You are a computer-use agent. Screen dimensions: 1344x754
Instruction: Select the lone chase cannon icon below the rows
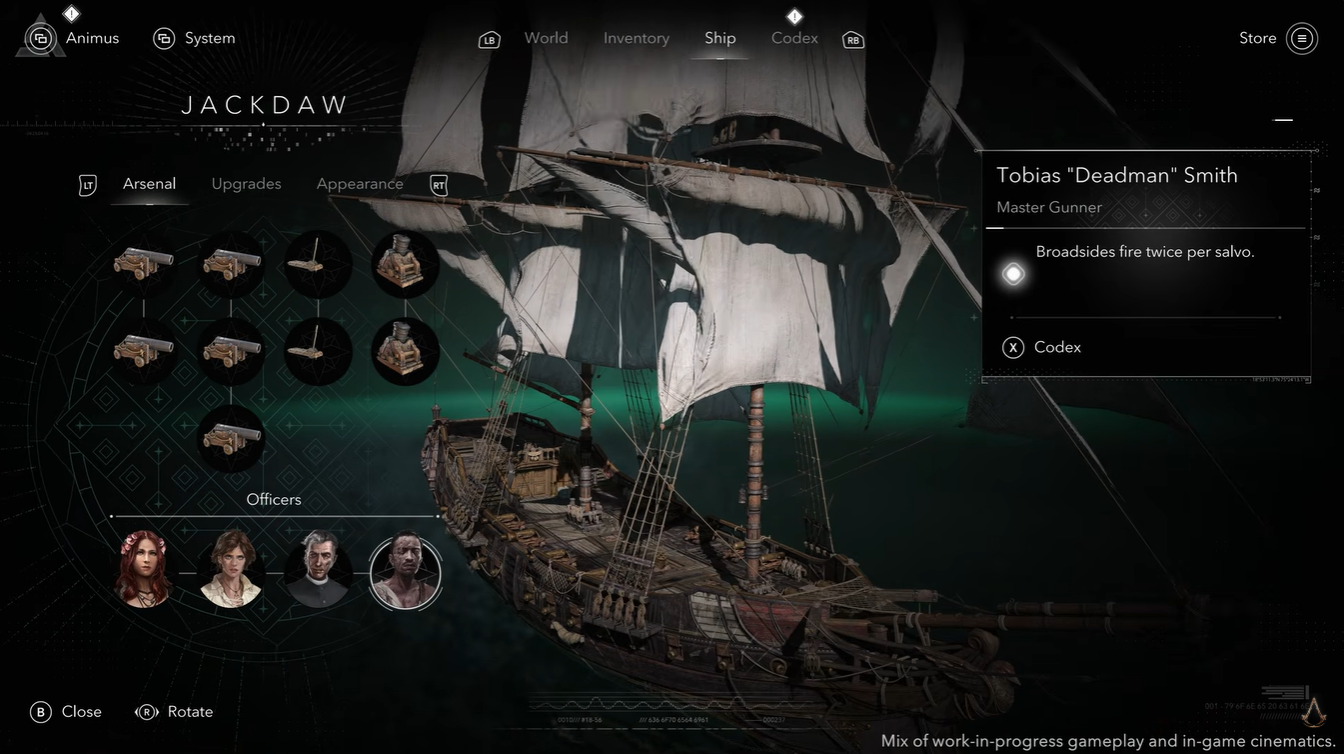pos(230,440)
